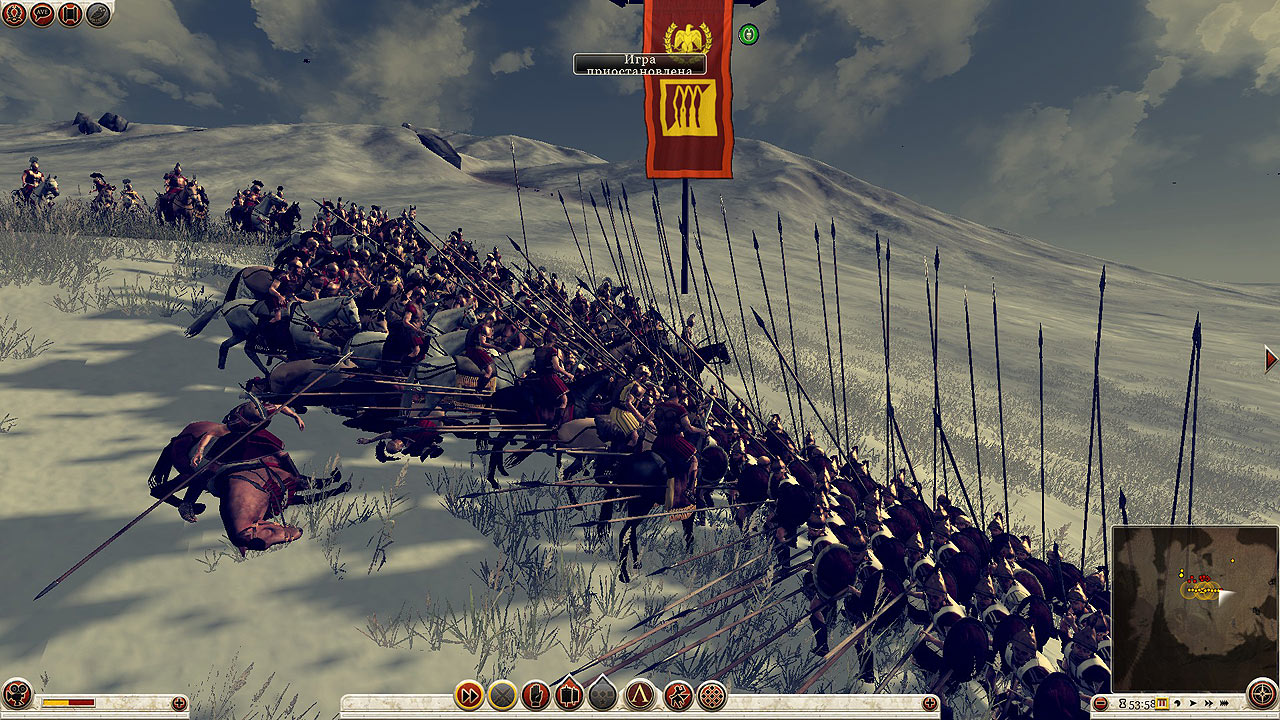Open the group formation drop button
The image size is (1280, 720).
tap(569, 694)
